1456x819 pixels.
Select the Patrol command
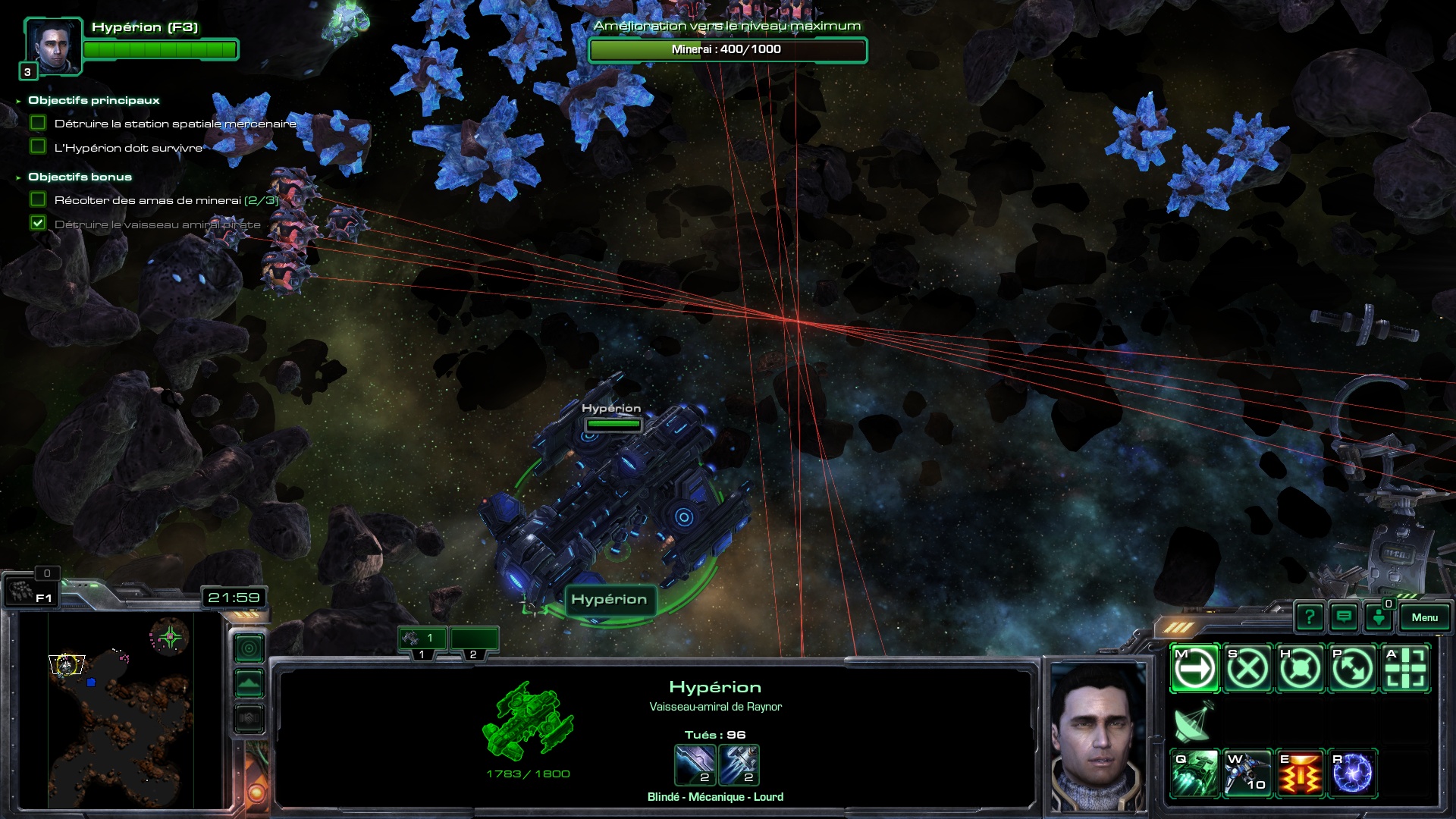click(x=1352, y=668)
